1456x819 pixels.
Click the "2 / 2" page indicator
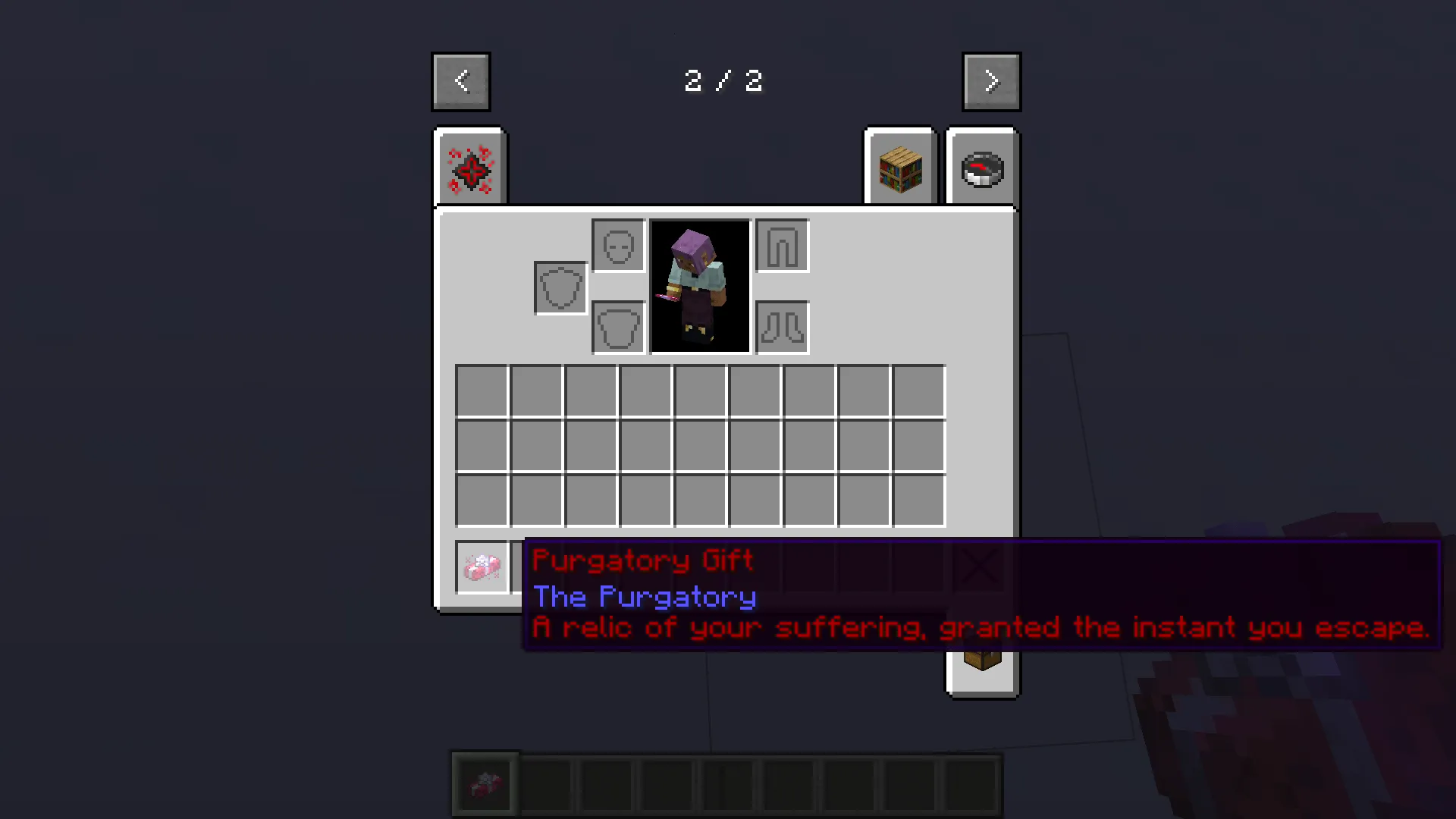724,81
